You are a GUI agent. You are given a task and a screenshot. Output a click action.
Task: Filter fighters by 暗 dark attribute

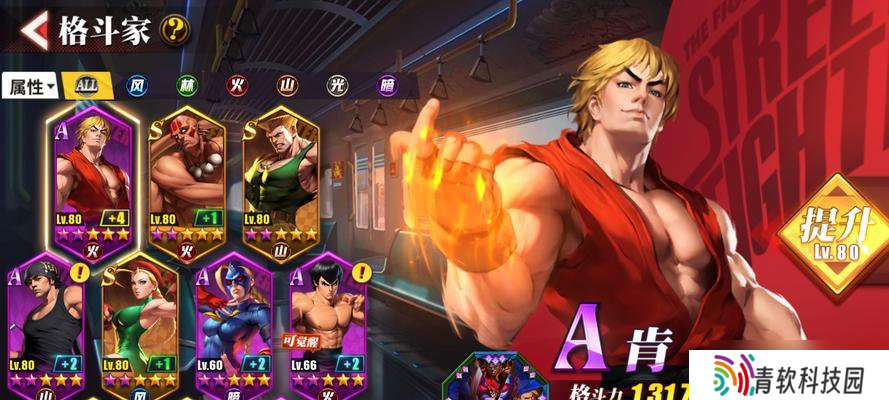(387, 86)
